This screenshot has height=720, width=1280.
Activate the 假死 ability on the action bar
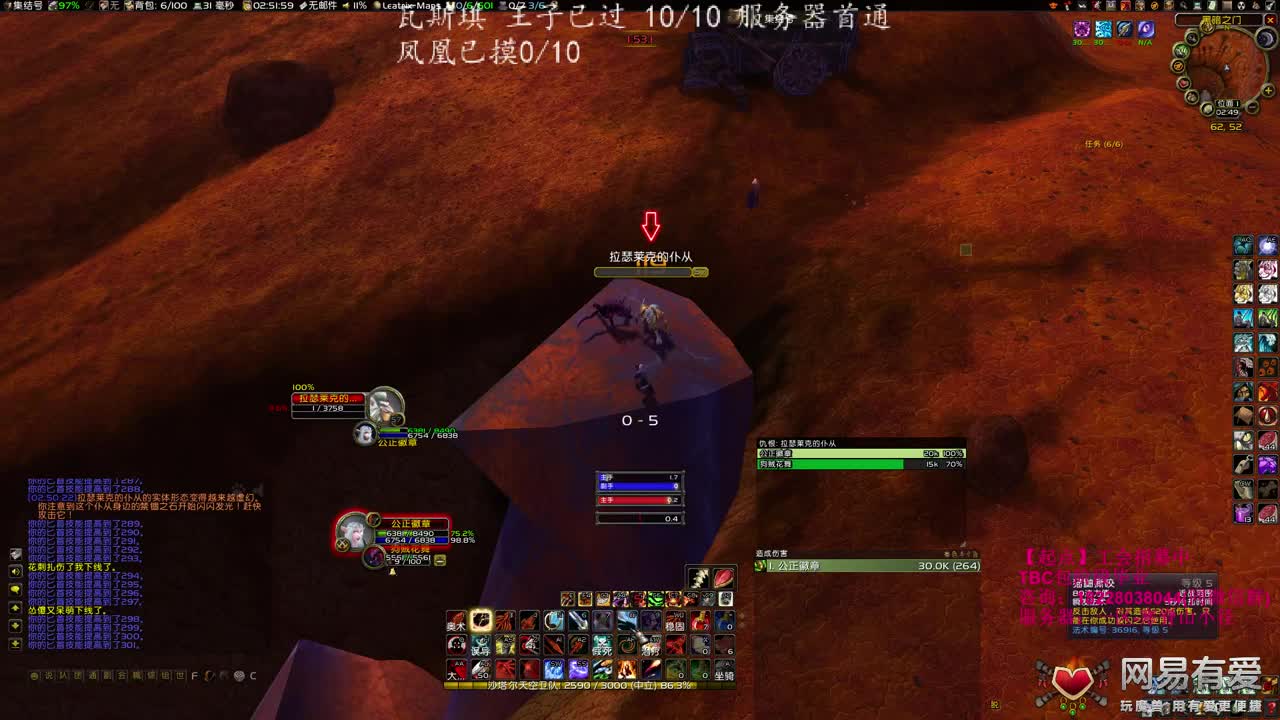click(x=602, y=645)
